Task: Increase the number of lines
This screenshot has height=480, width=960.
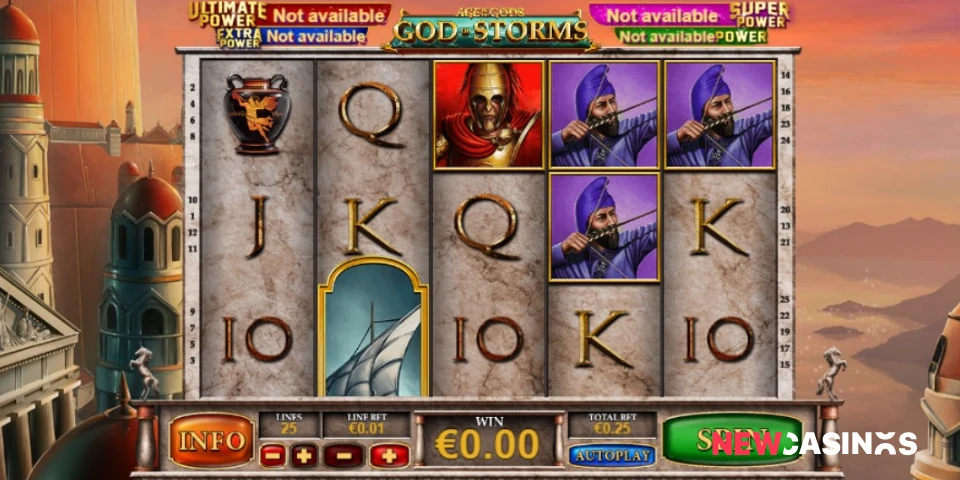Action: coord(305,456)
